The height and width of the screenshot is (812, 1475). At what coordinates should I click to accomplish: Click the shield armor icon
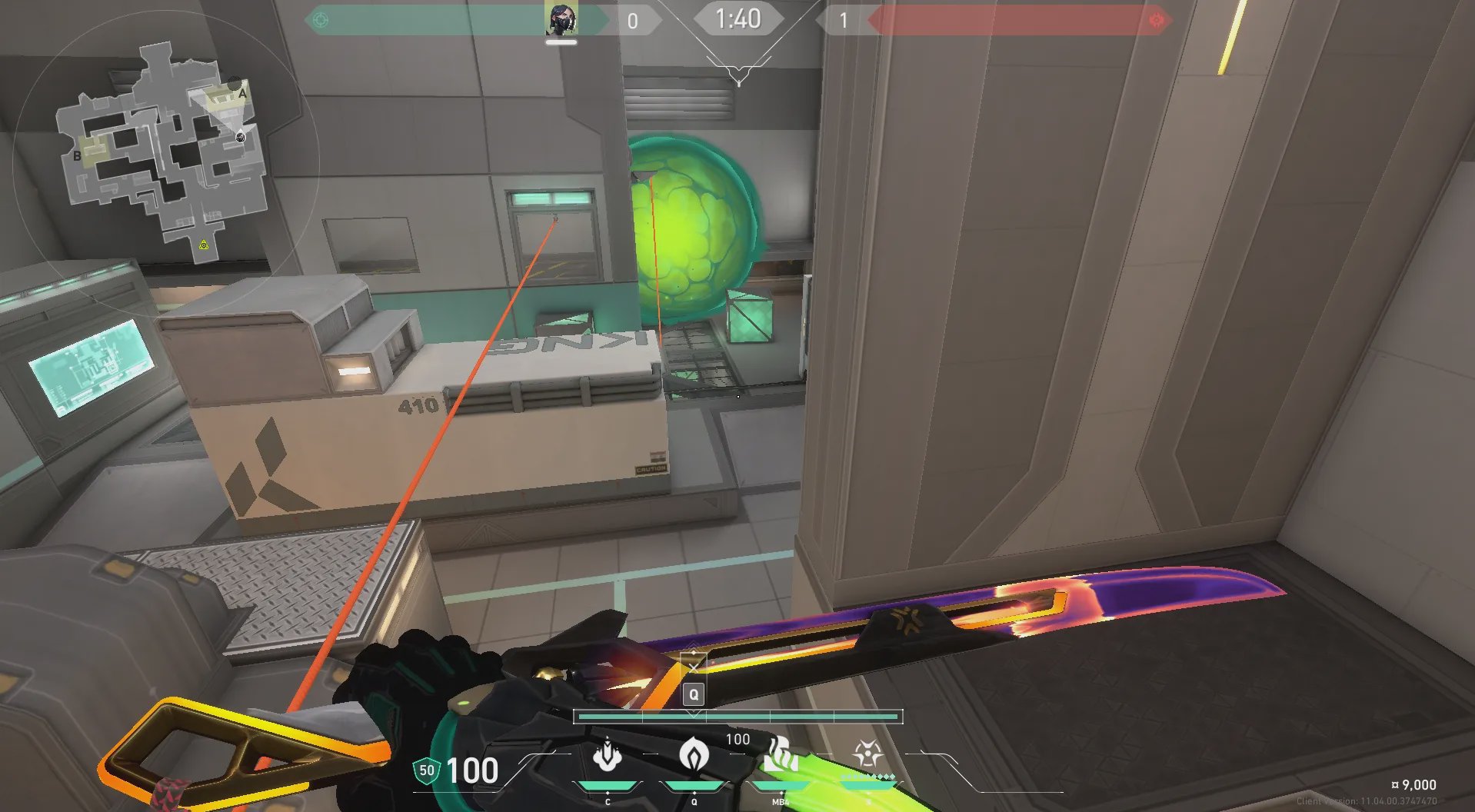(427, 770)
